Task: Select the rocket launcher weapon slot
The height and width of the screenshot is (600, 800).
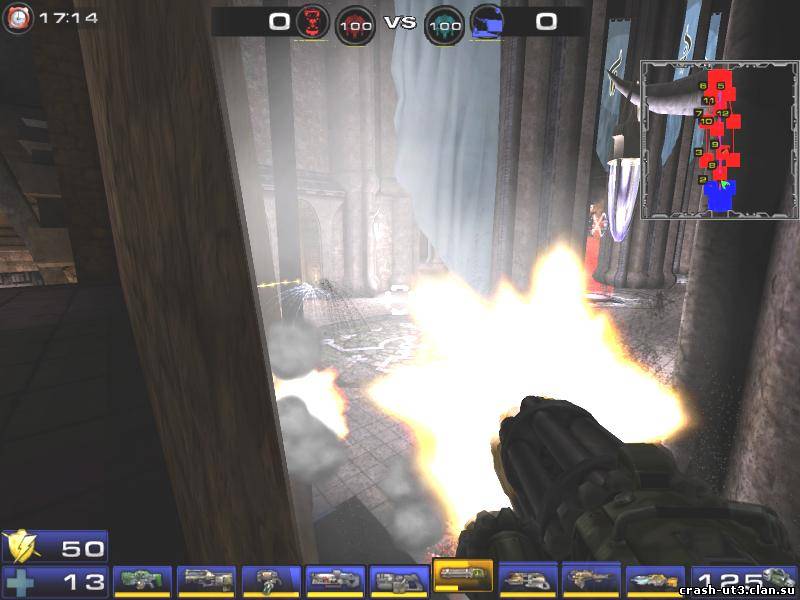Action: click(x=591, y=580)
